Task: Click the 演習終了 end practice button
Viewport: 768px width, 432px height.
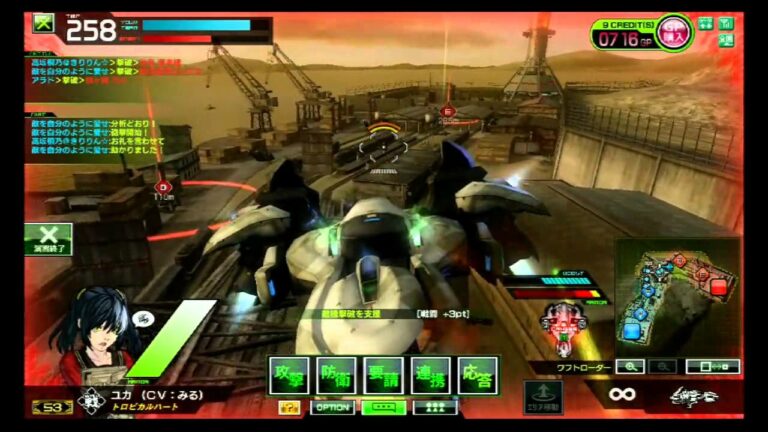Action: click(x=48, y=239)
